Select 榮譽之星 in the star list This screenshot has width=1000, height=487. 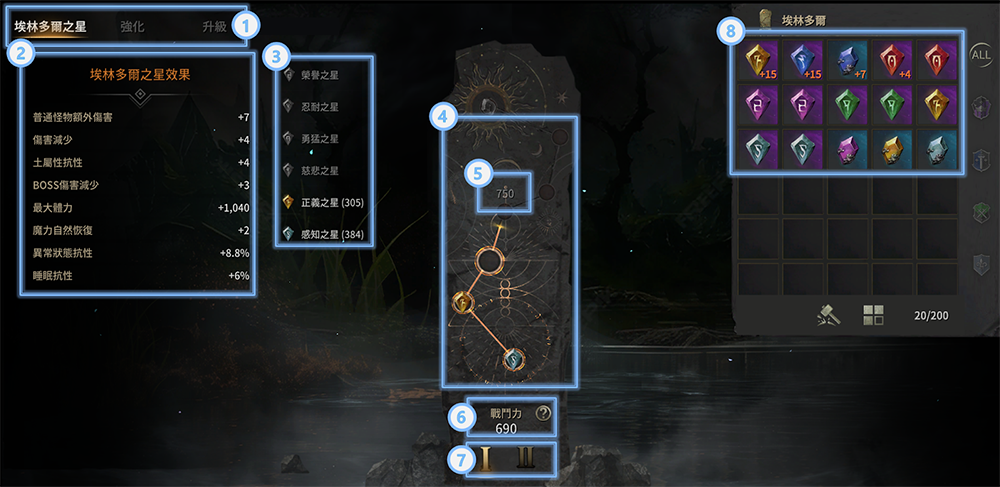[x=319, y=74]
